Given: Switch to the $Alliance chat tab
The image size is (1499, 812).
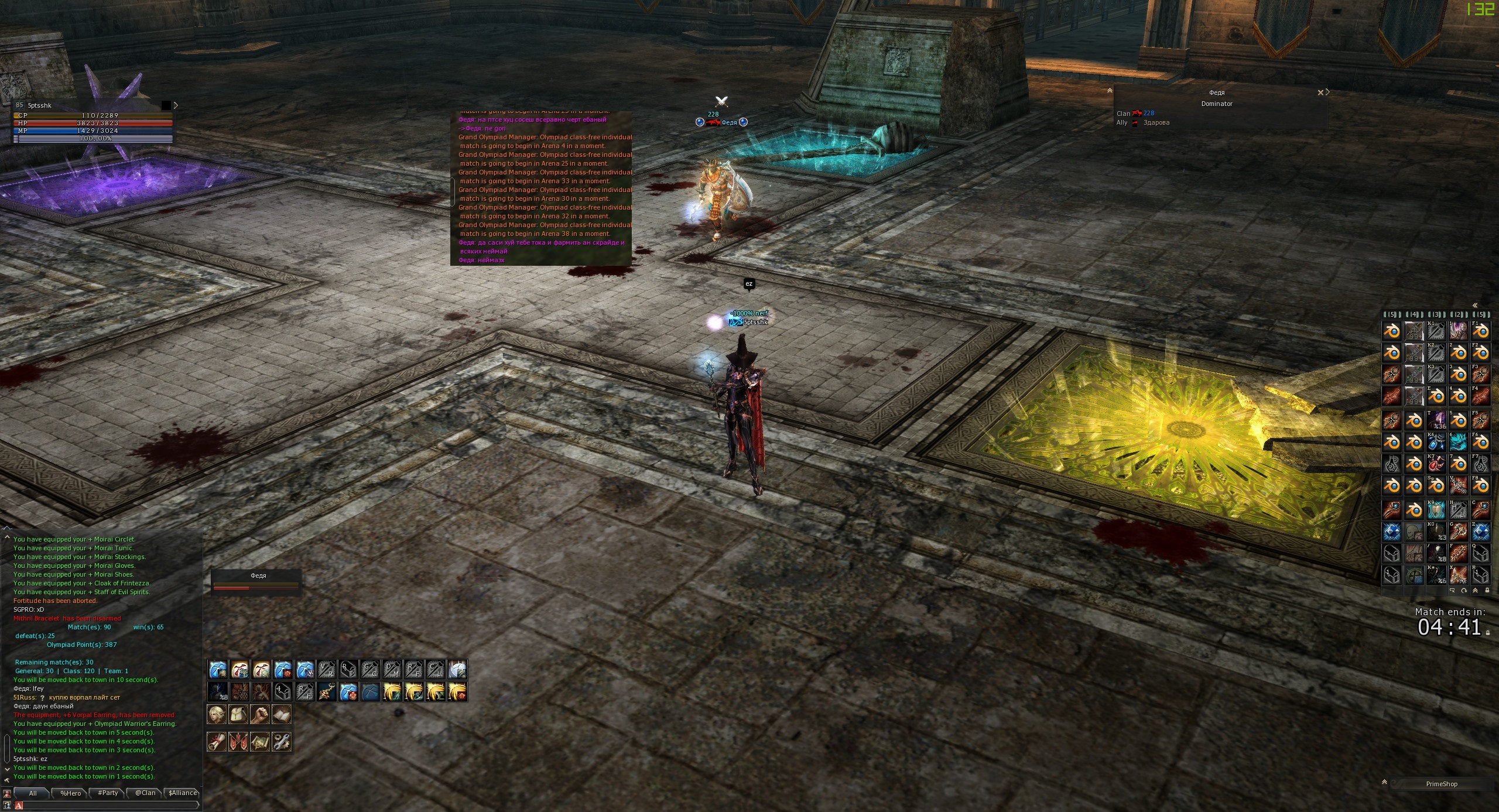Looking at the screenshot, I should coord(183,793).
